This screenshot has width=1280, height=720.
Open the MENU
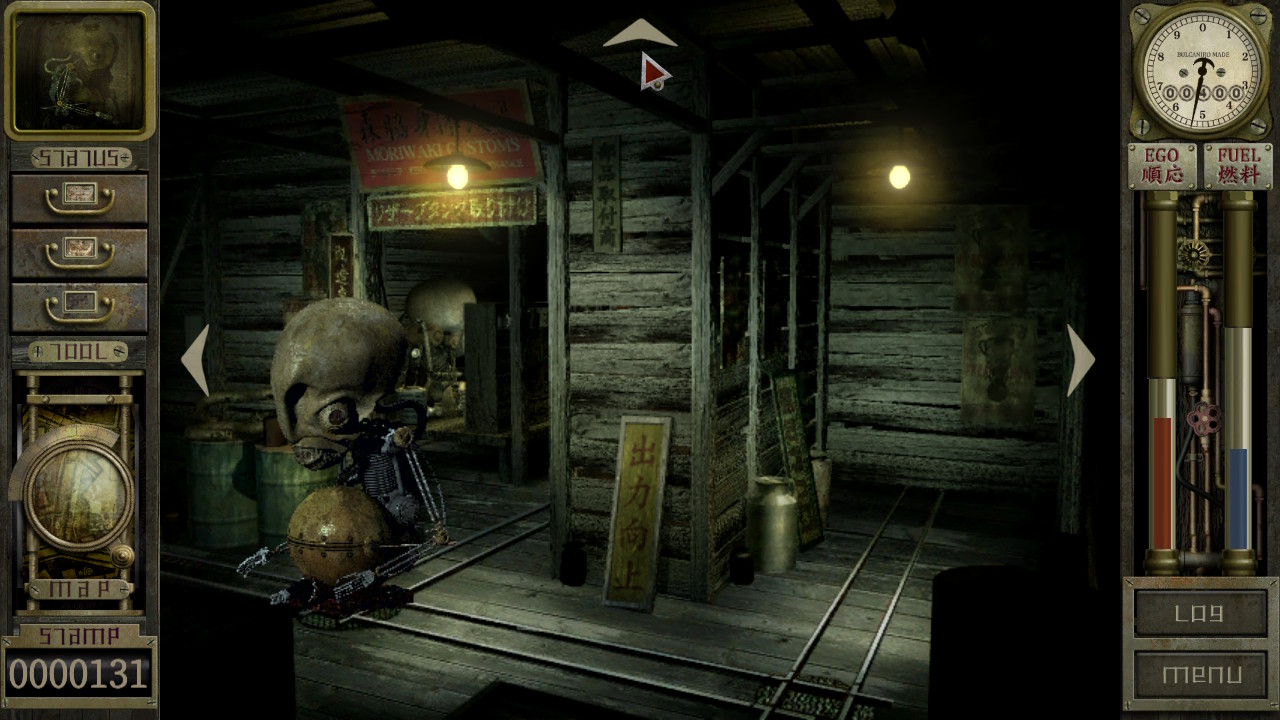click(1200, 675)
